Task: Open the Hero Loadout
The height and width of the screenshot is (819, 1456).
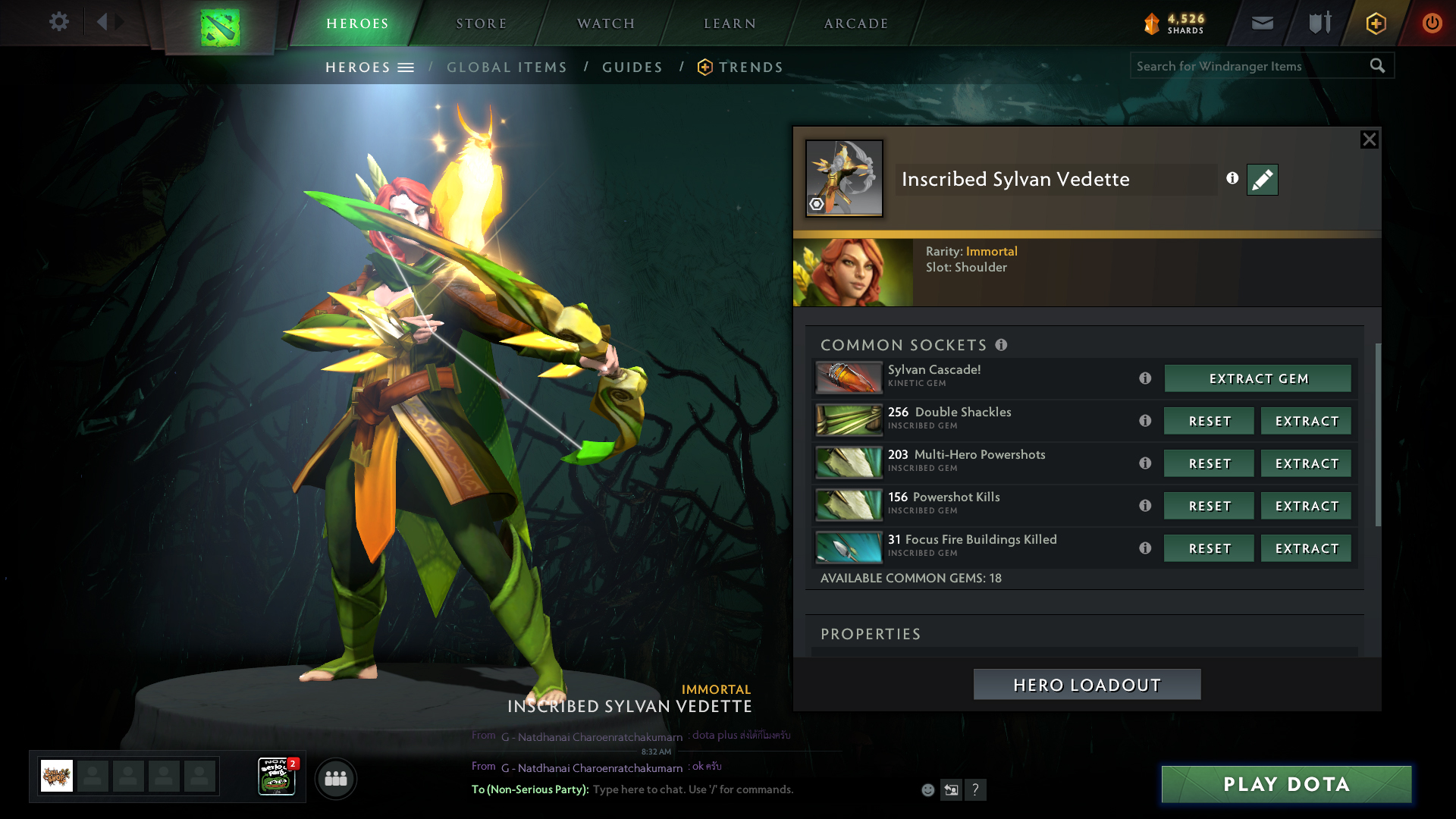Action: (1087, 685)
